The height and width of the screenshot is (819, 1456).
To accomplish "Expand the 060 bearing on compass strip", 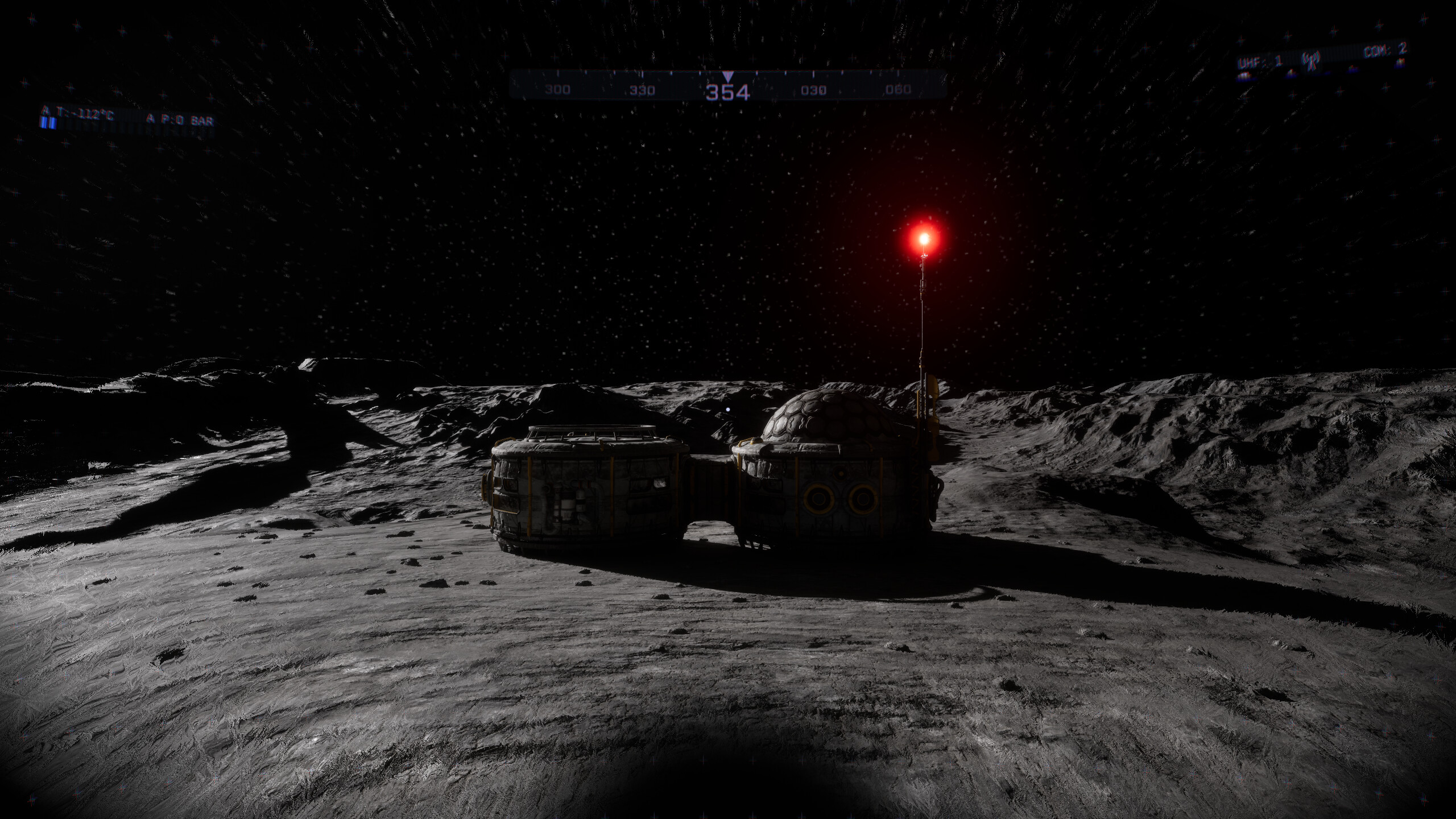I will click(x=896, y=89).
